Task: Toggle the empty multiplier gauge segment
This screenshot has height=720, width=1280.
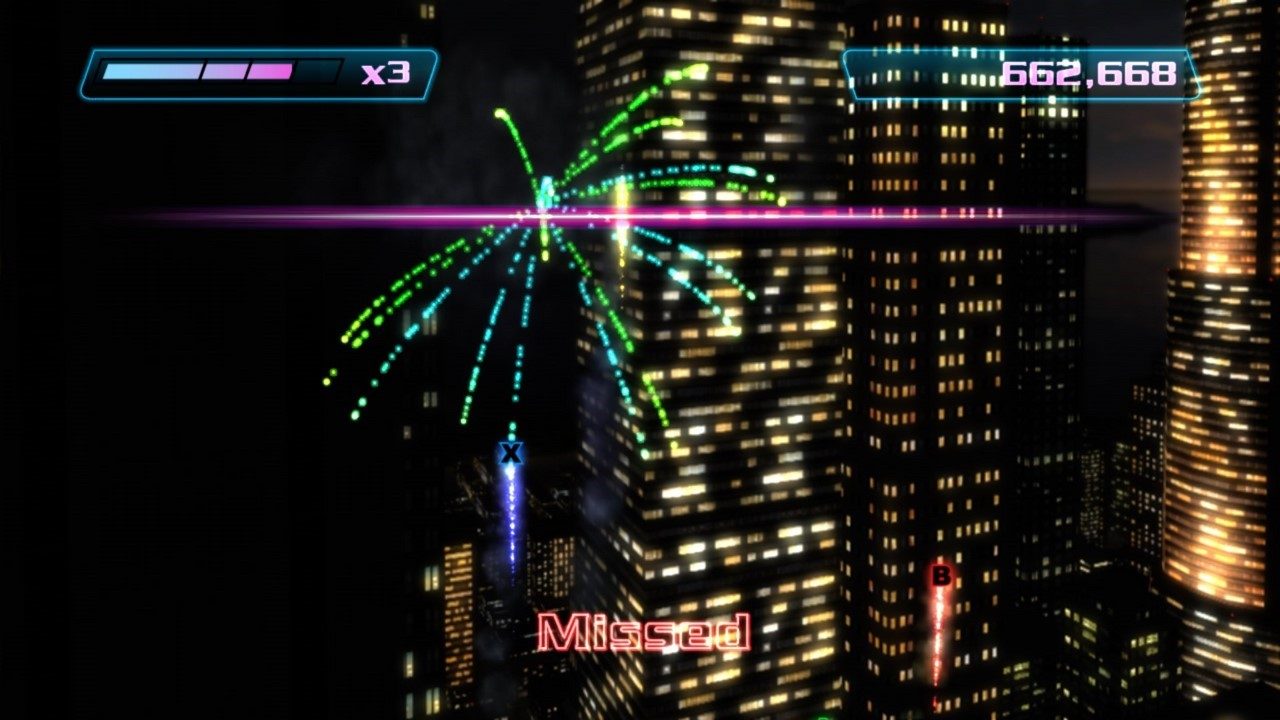Action: (x=315, y=70)
